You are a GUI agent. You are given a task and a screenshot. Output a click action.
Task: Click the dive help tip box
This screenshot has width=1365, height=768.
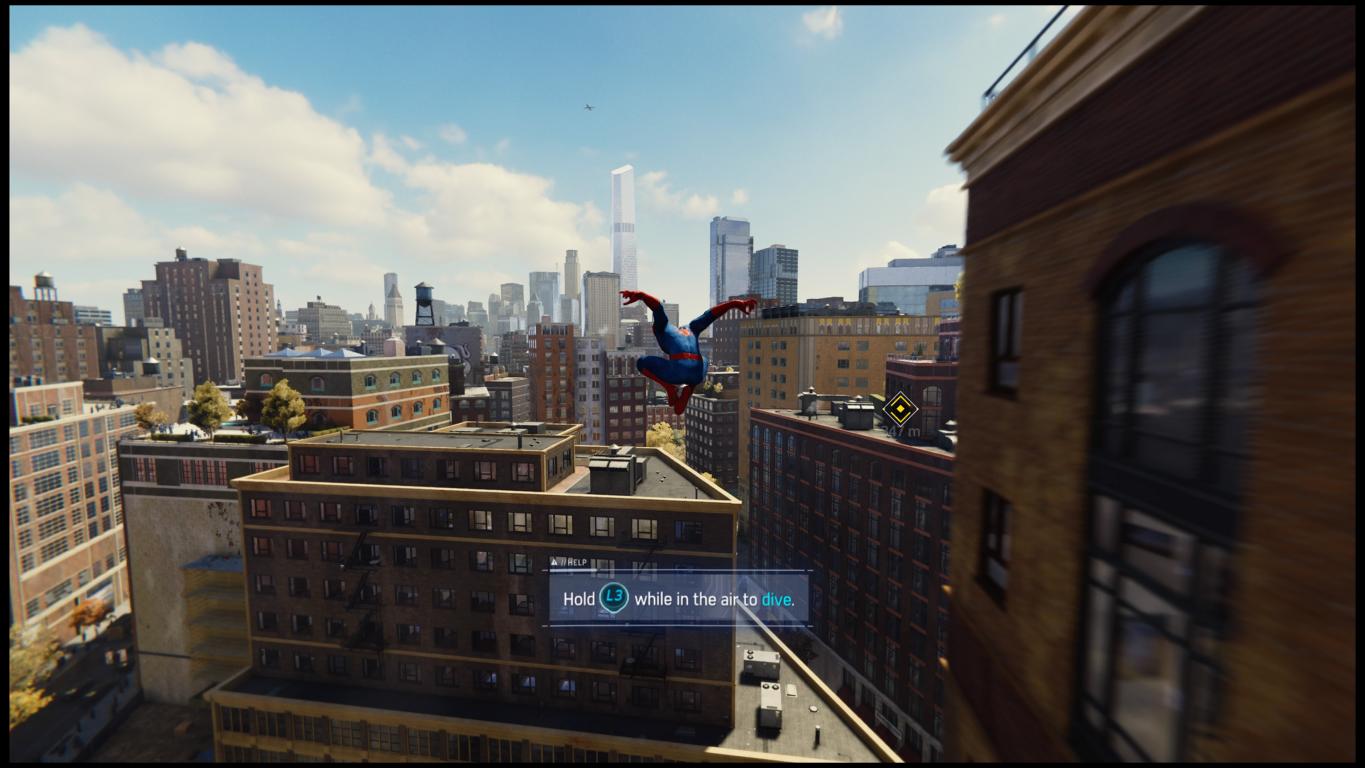point(677,599)
